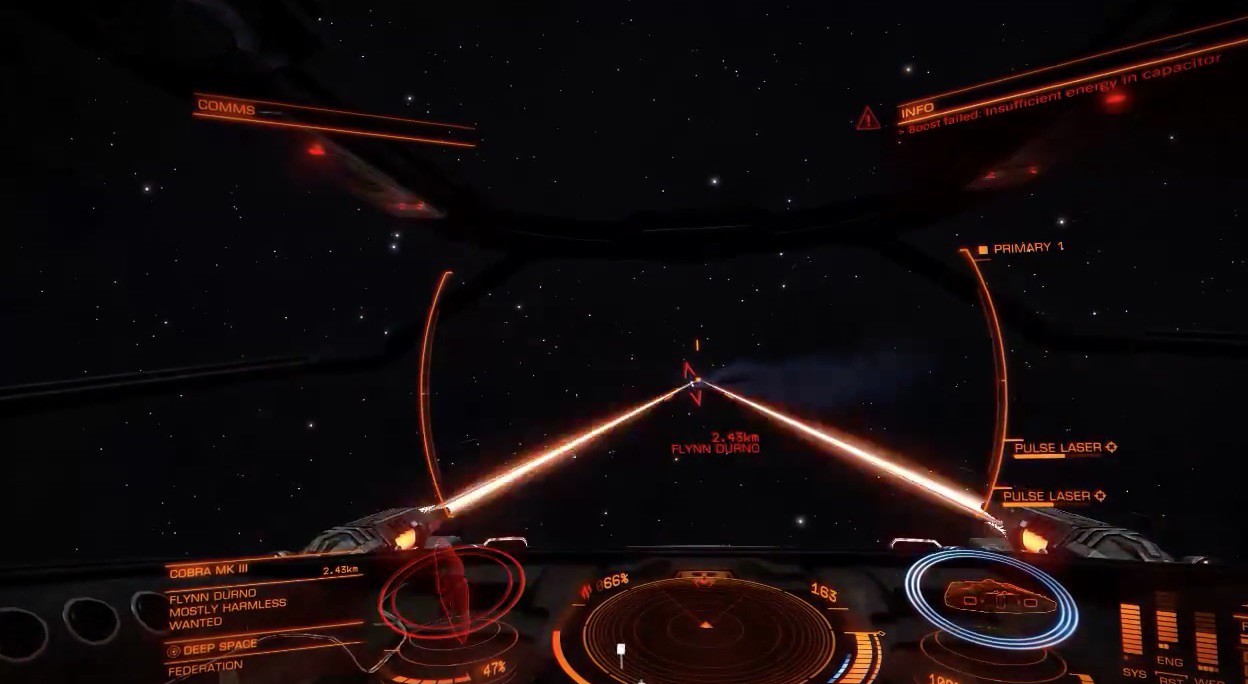Click the warning triangle alert icon

click(x=867, y=119)
